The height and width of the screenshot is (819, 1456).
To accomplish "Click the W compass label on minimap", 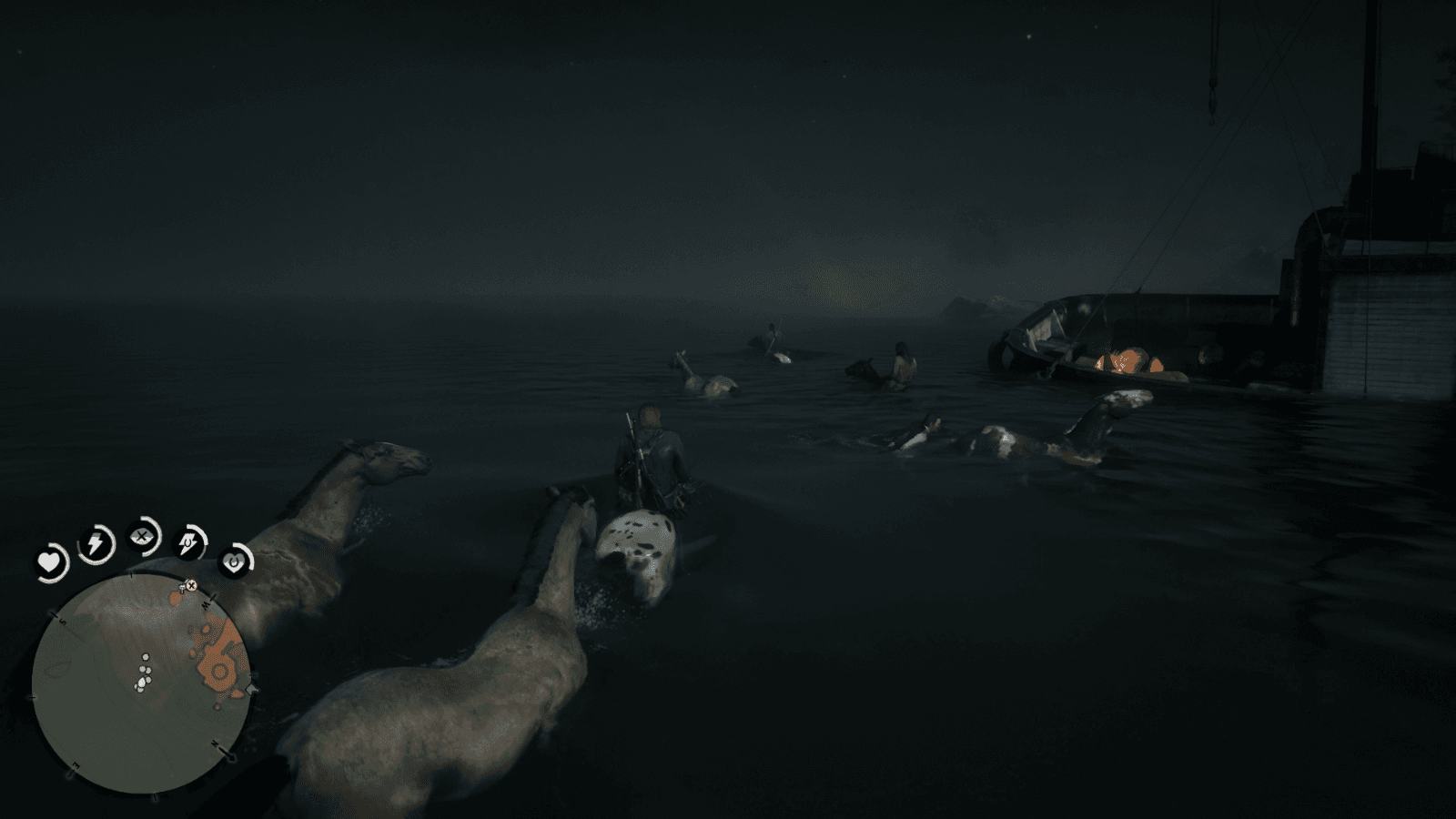I will (207, 606).
